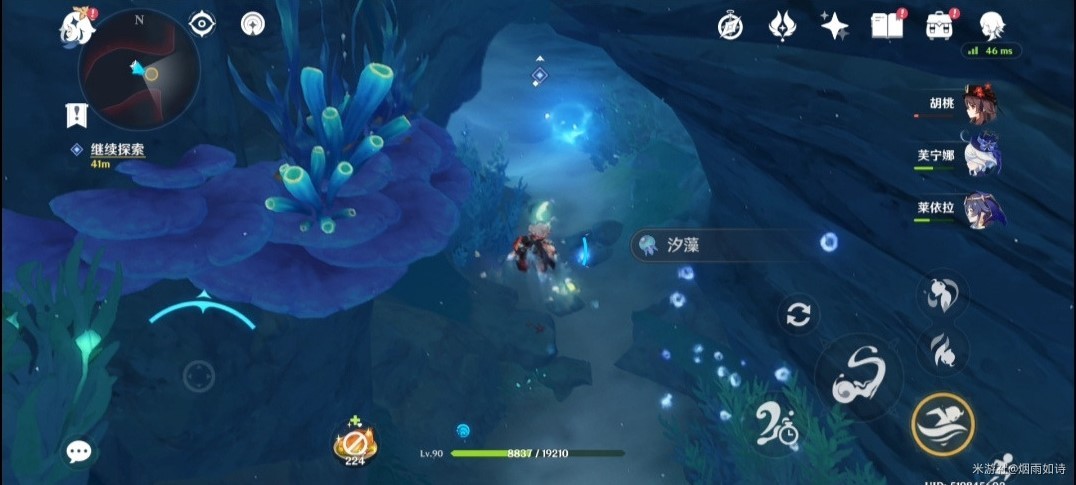Viewport: 1076px width, 485px height.
Task: Activate the gold-ringed swim sprint button
Action: click(x=942, y=424)
